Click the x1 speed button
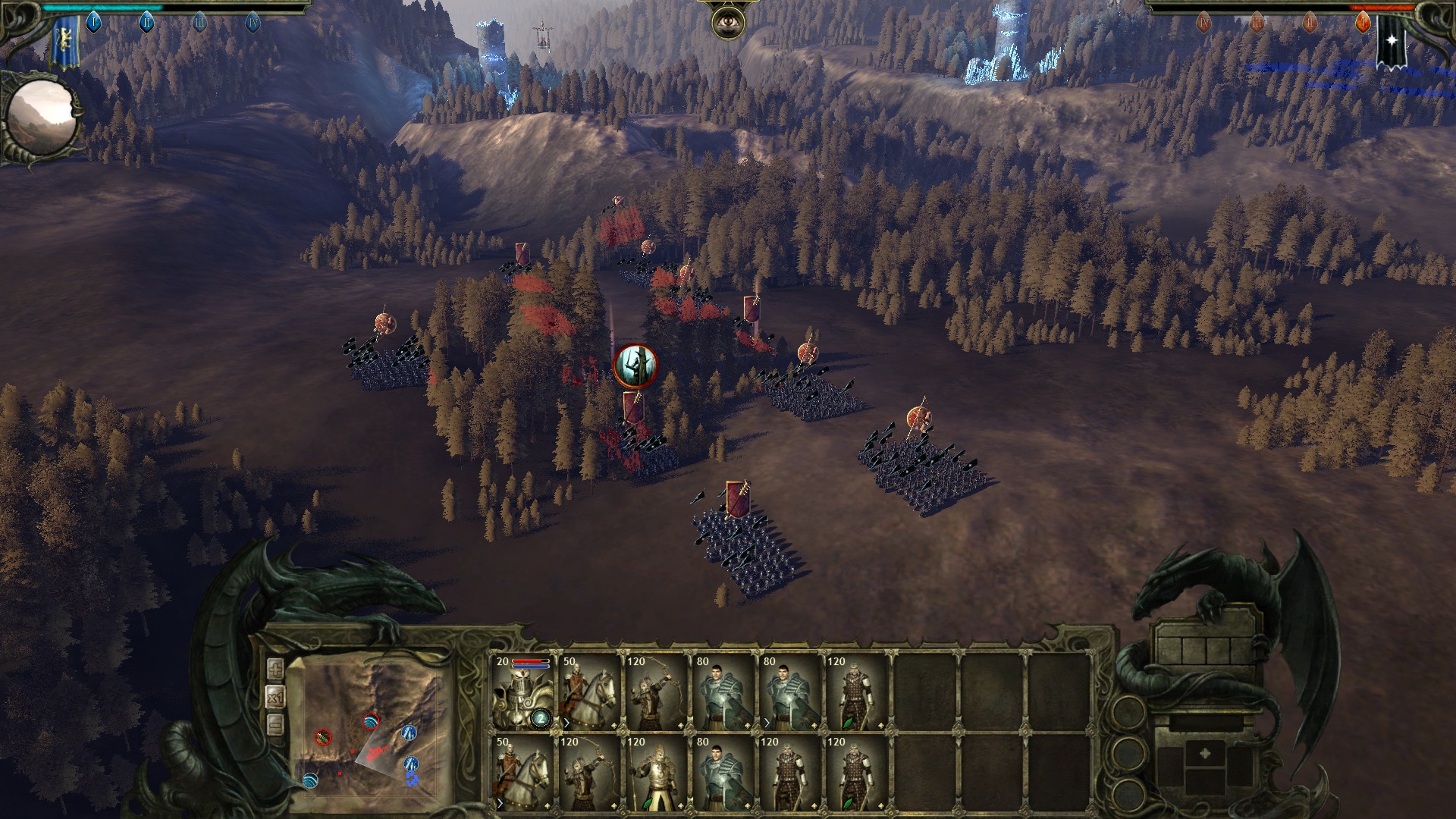 [x=275, y=697]
